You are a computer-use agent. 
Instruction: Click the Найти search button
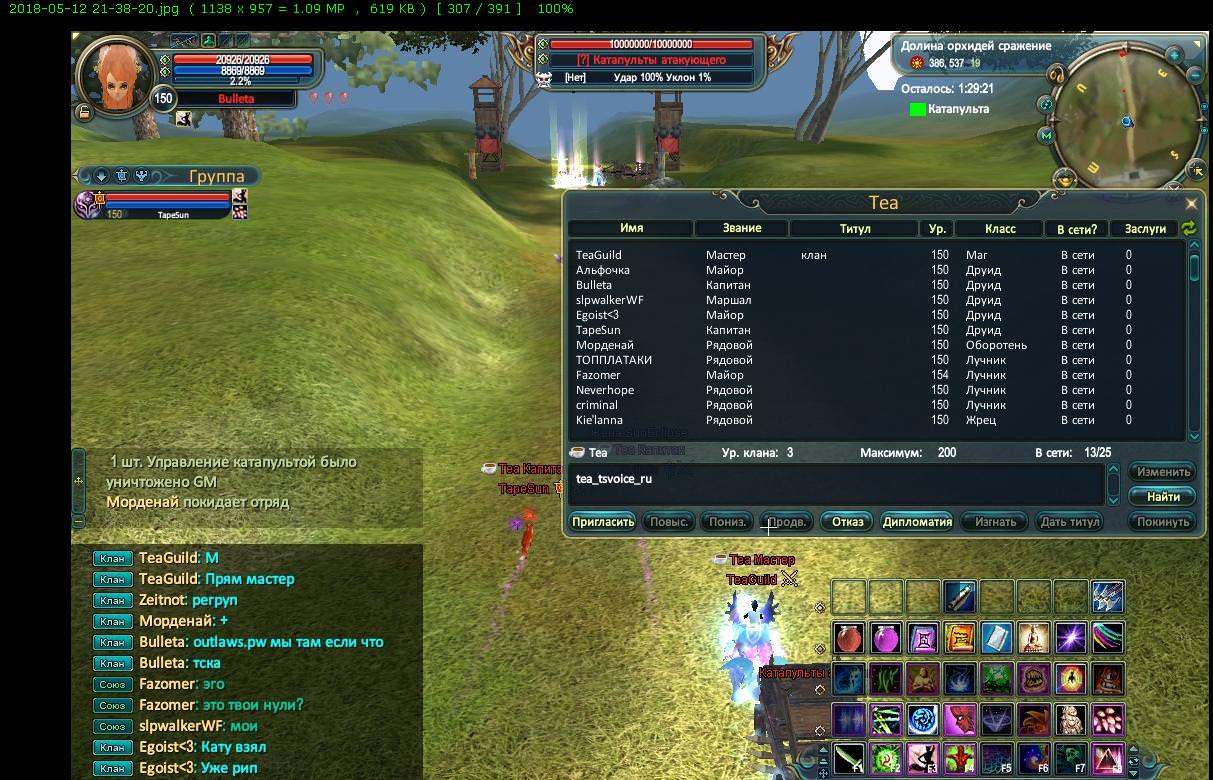(x=1163, y=497)
